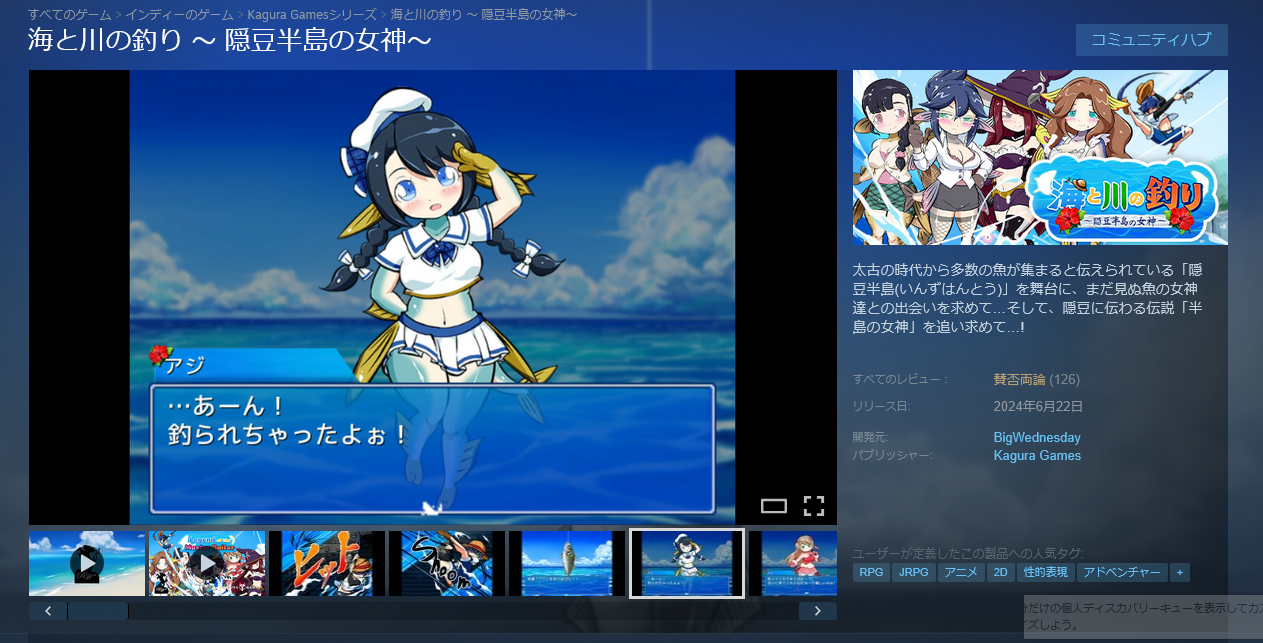Click the thumbnail strip right arrow
The height and width of the screenshot is (643, 1263).
(817, 611)
